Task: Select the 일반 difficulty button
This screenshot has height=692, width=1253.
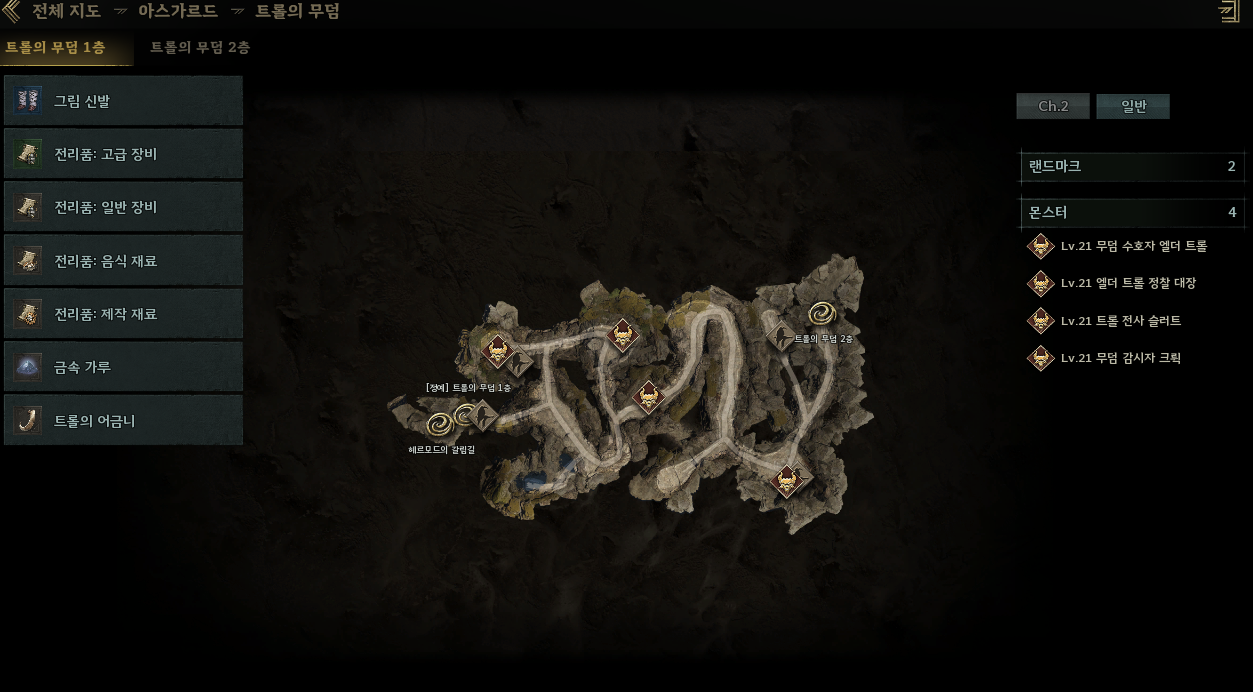Action: (x=1133, y=106)
